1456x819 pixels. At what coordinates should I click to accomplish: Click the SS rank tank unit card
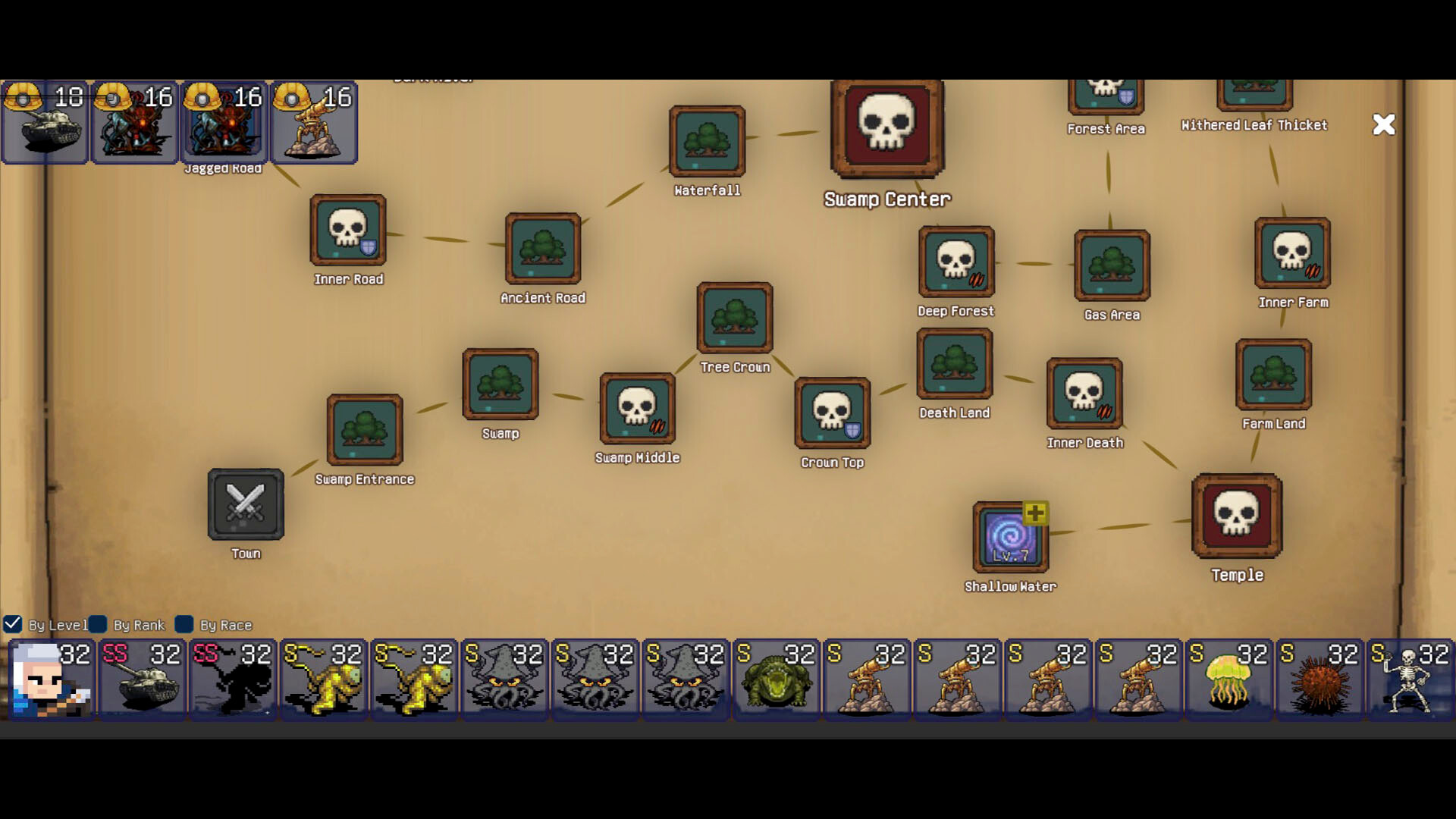[141, 679]
